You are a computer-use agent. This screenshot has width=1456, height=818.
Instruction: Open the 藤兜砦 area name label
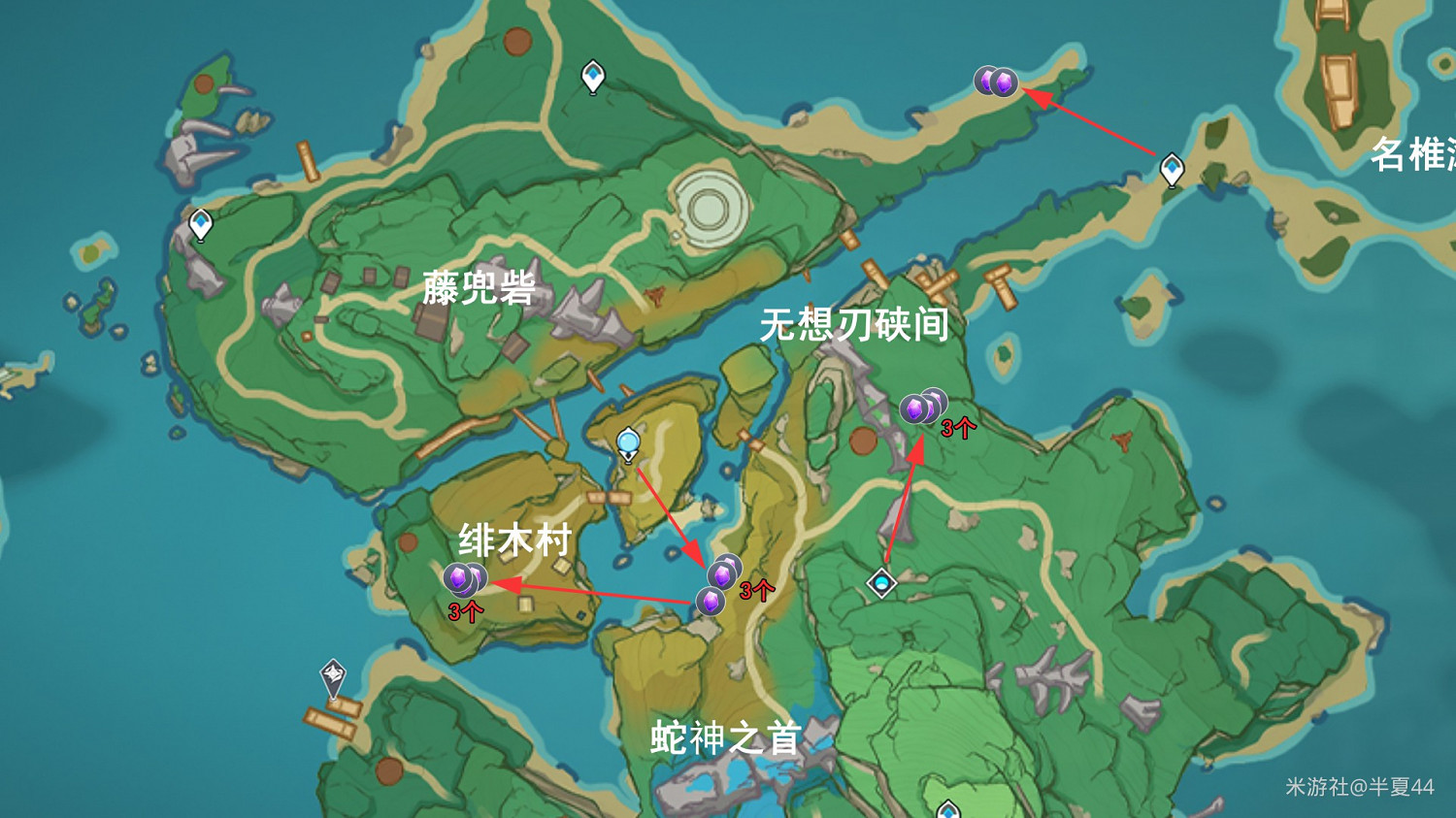(x=480, y=286)
